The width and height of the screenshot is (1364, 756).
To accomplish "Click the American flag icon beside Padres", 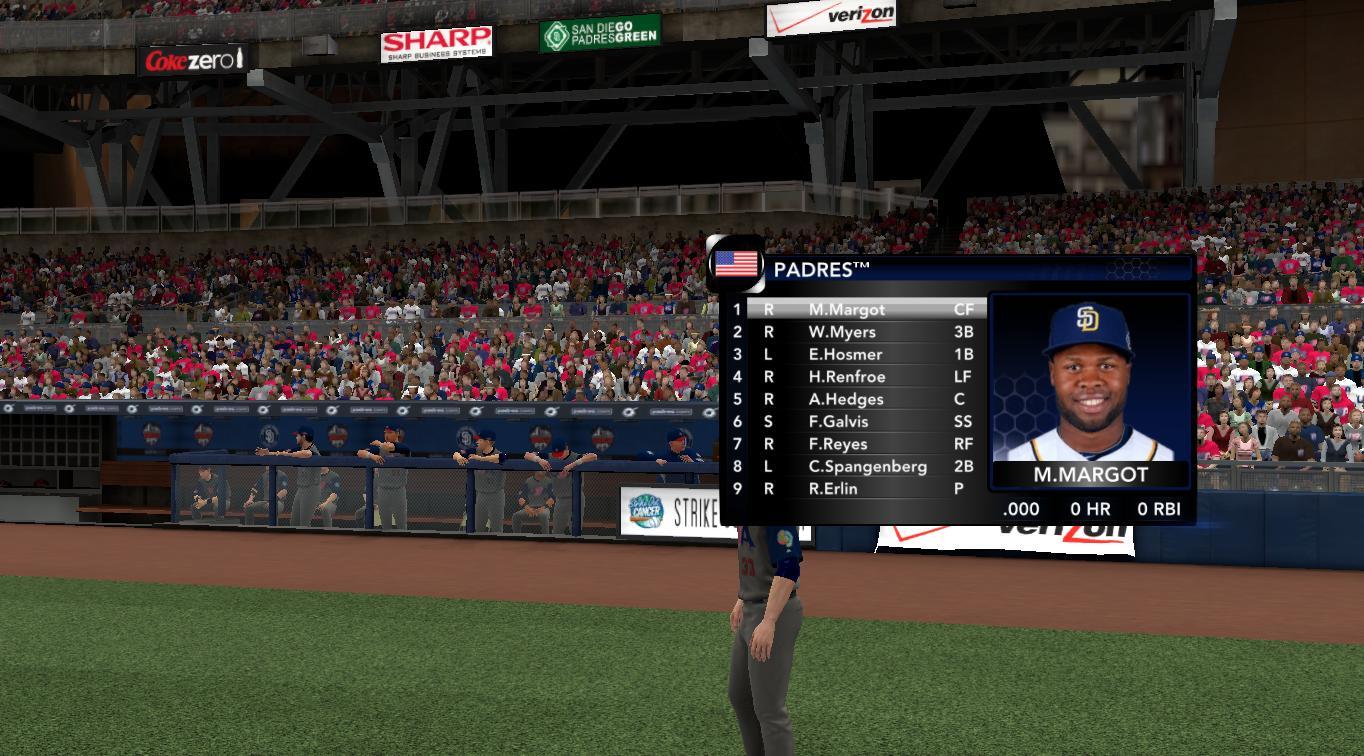I will tap(736, 265).
